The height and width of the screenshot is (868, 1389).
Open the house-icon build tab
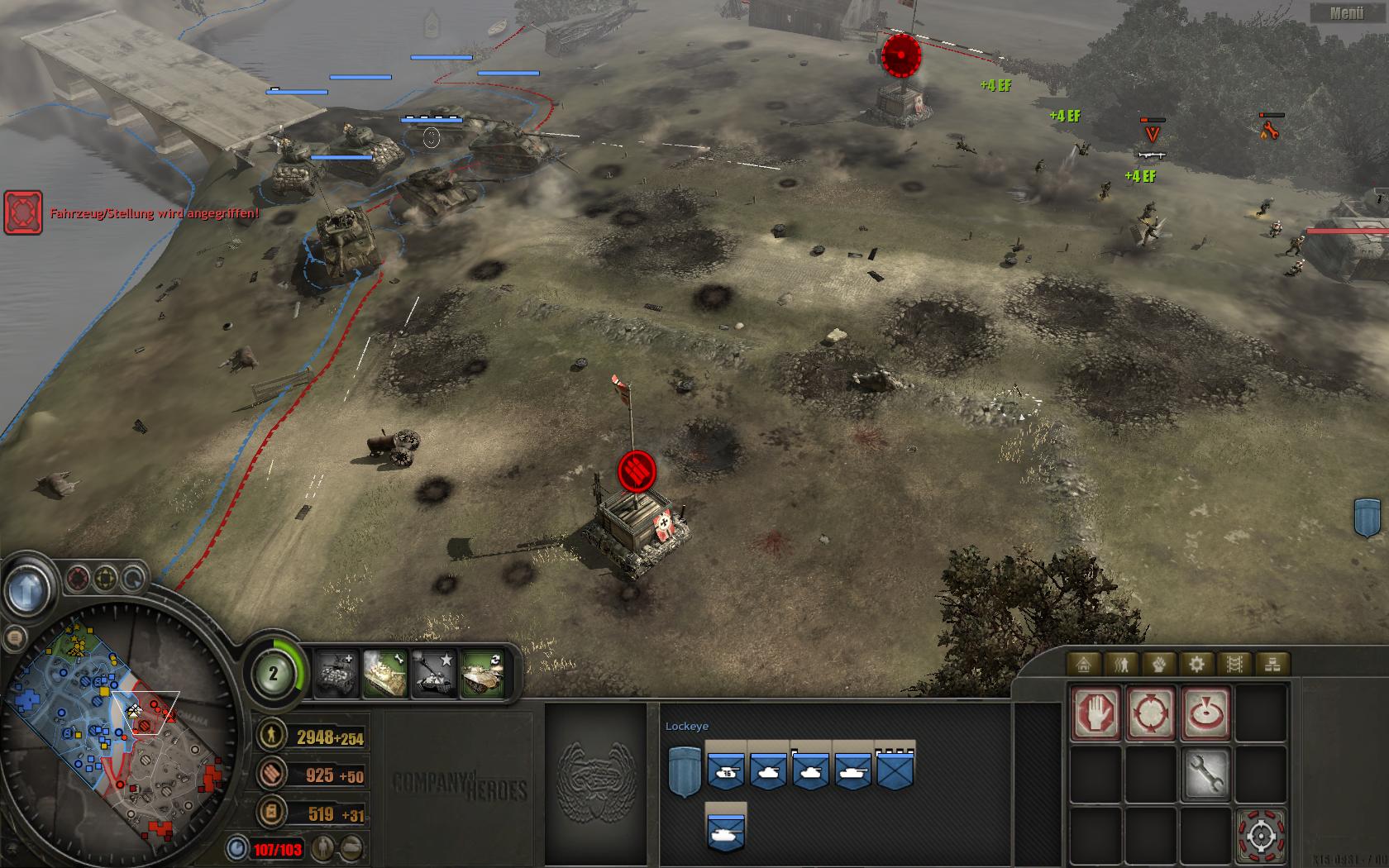(x=1084, y=664)
